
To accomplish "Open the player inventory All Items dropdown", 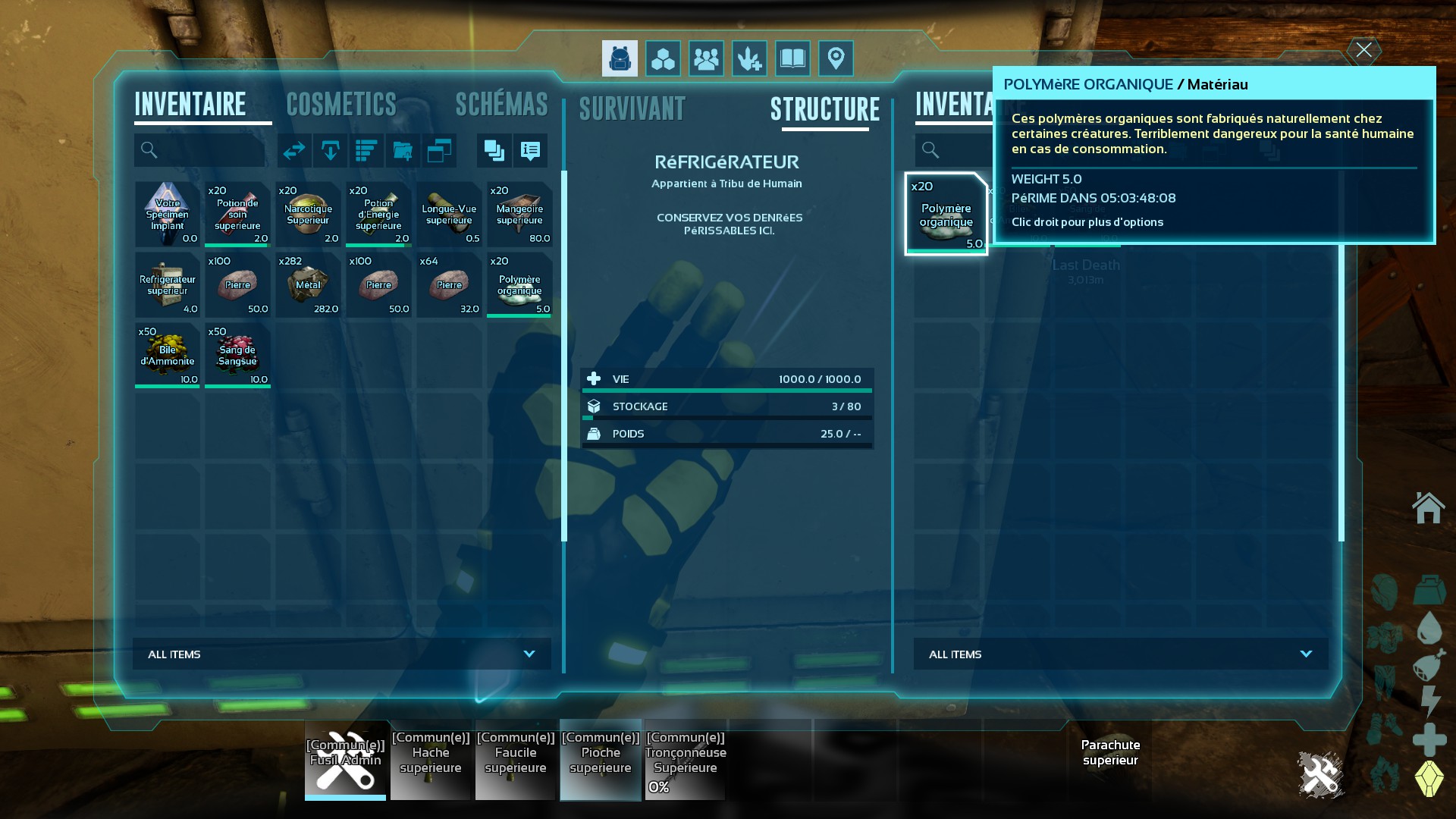I will [342, 654].
